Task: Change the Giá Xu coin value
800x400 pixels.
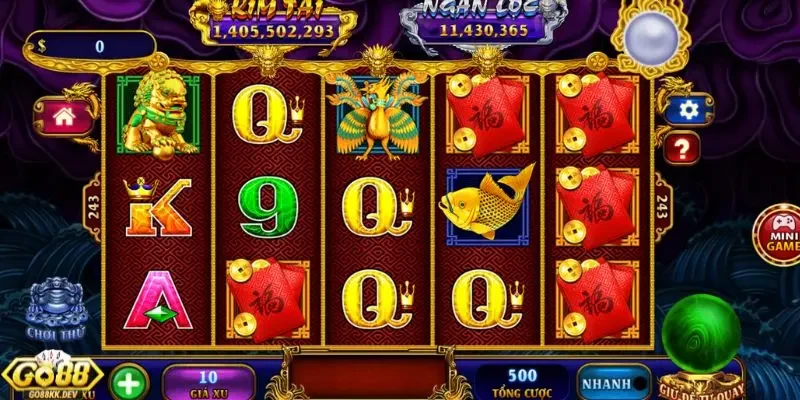Action: tap(208, 383)
